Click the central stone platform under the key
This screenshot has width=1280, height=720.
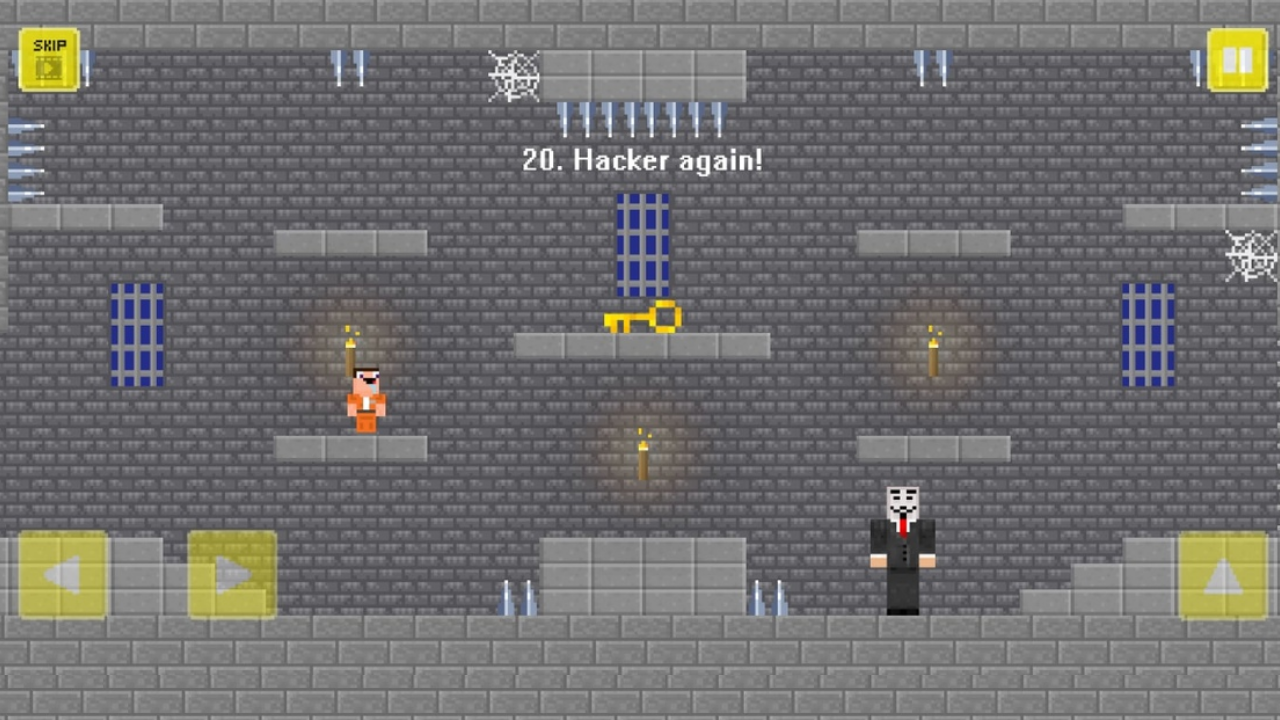coord(641,345)
